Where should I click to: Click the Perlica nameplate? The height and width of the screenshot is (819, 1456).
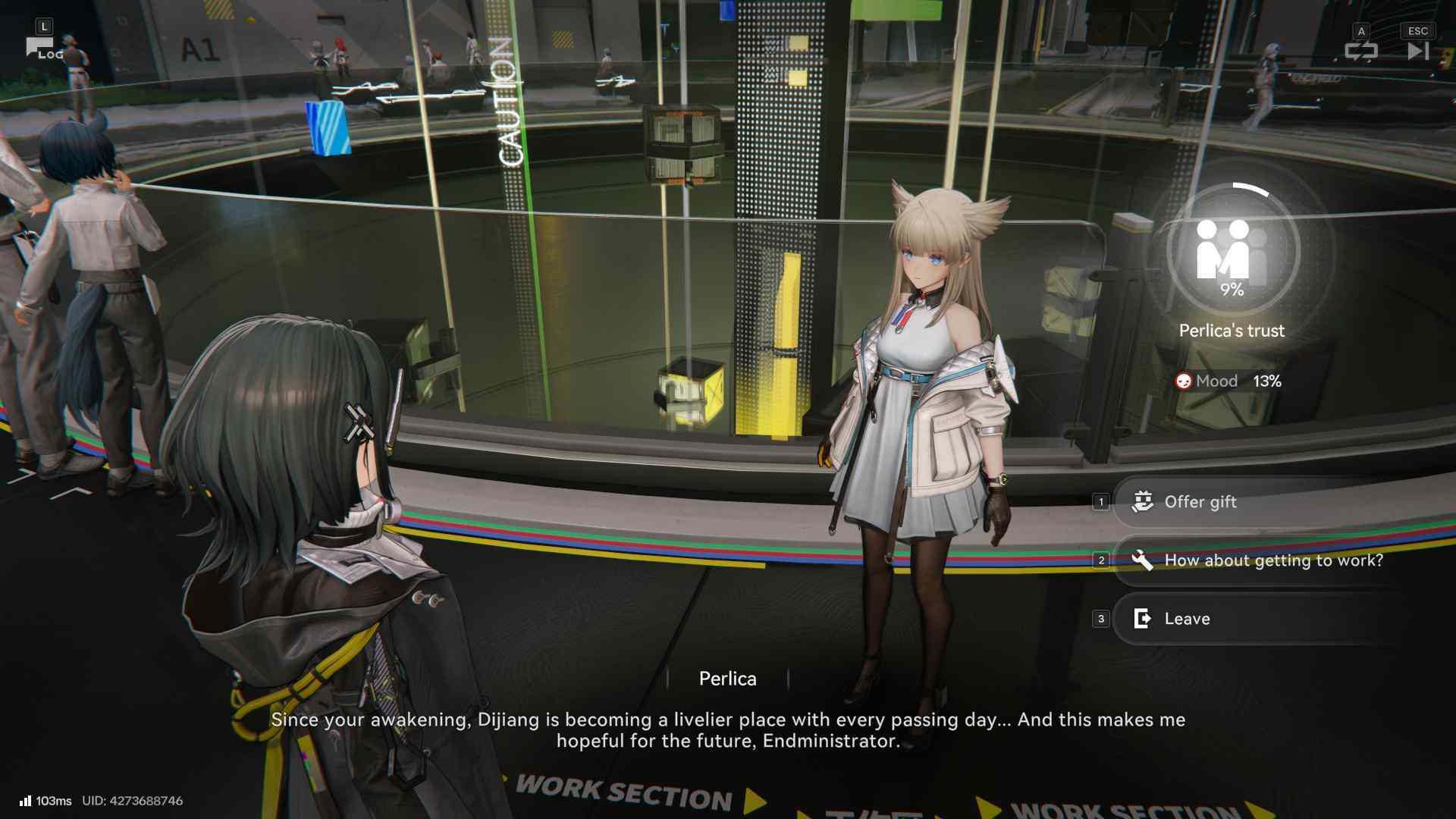coord(727,679)
